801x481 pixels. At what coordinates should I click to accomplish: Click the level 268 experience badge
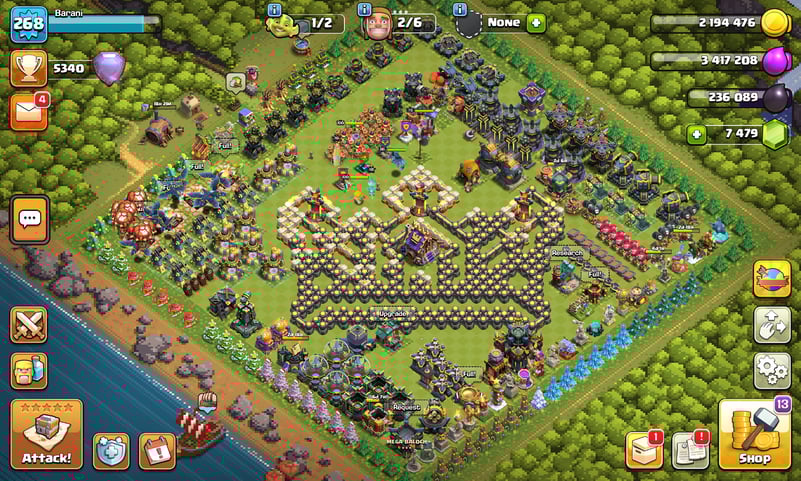(28, 23)
